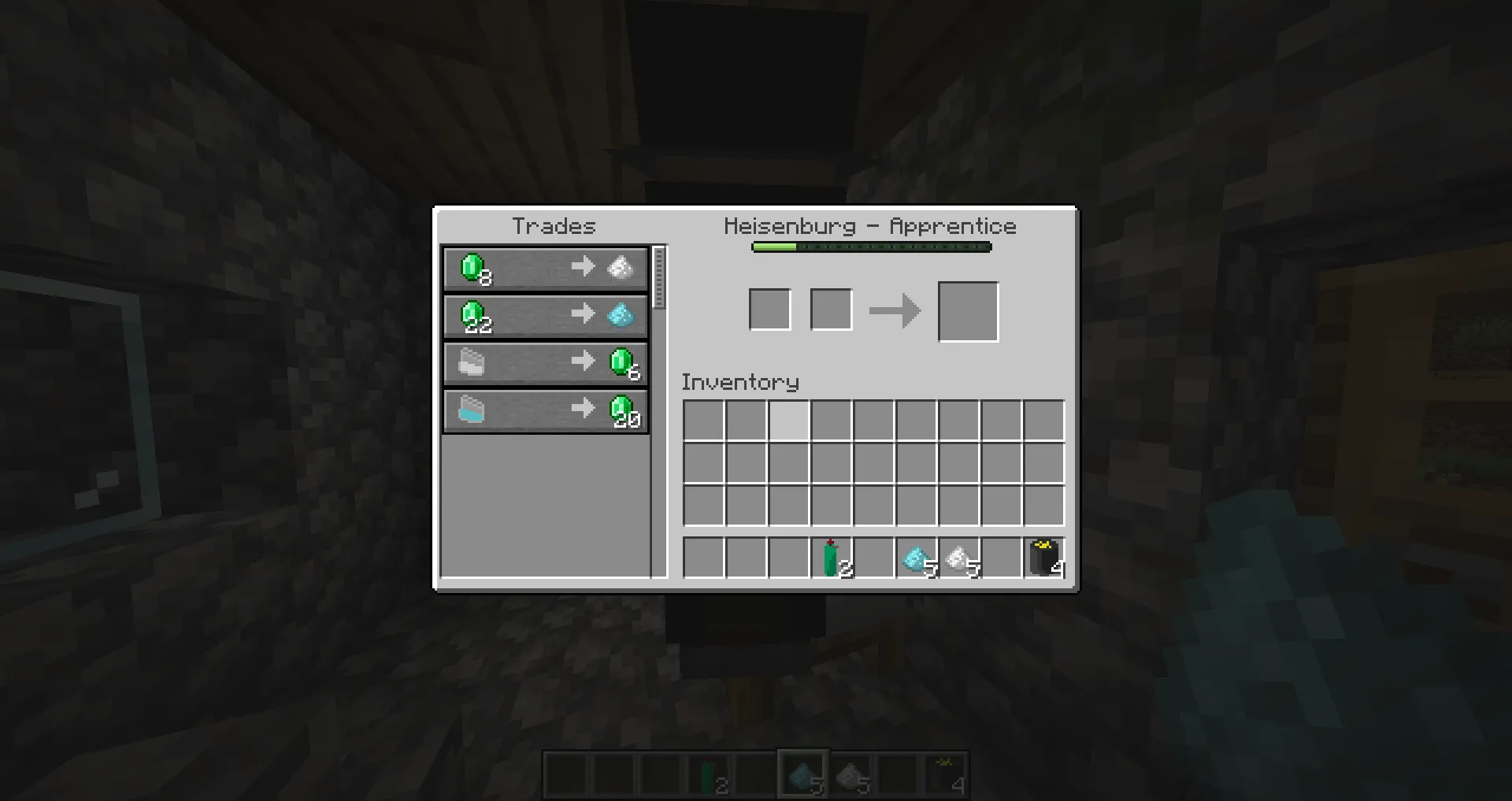The height and width of the screenshot is (801, 1512).
Task: Click the milk bucket icon in the third trade
Action: [471, 362]
